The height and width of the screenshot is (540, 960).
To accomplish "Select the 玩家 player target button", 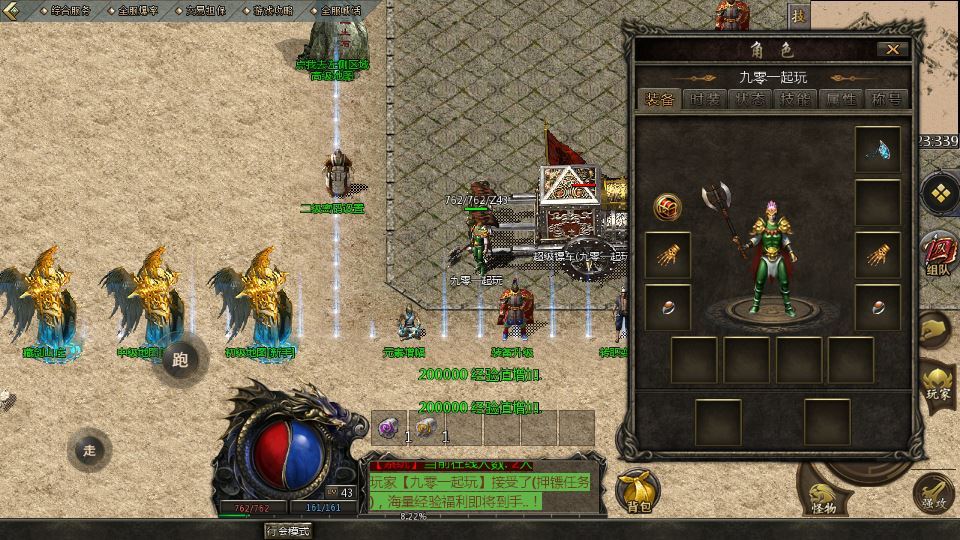I will (x=938, y=382).
